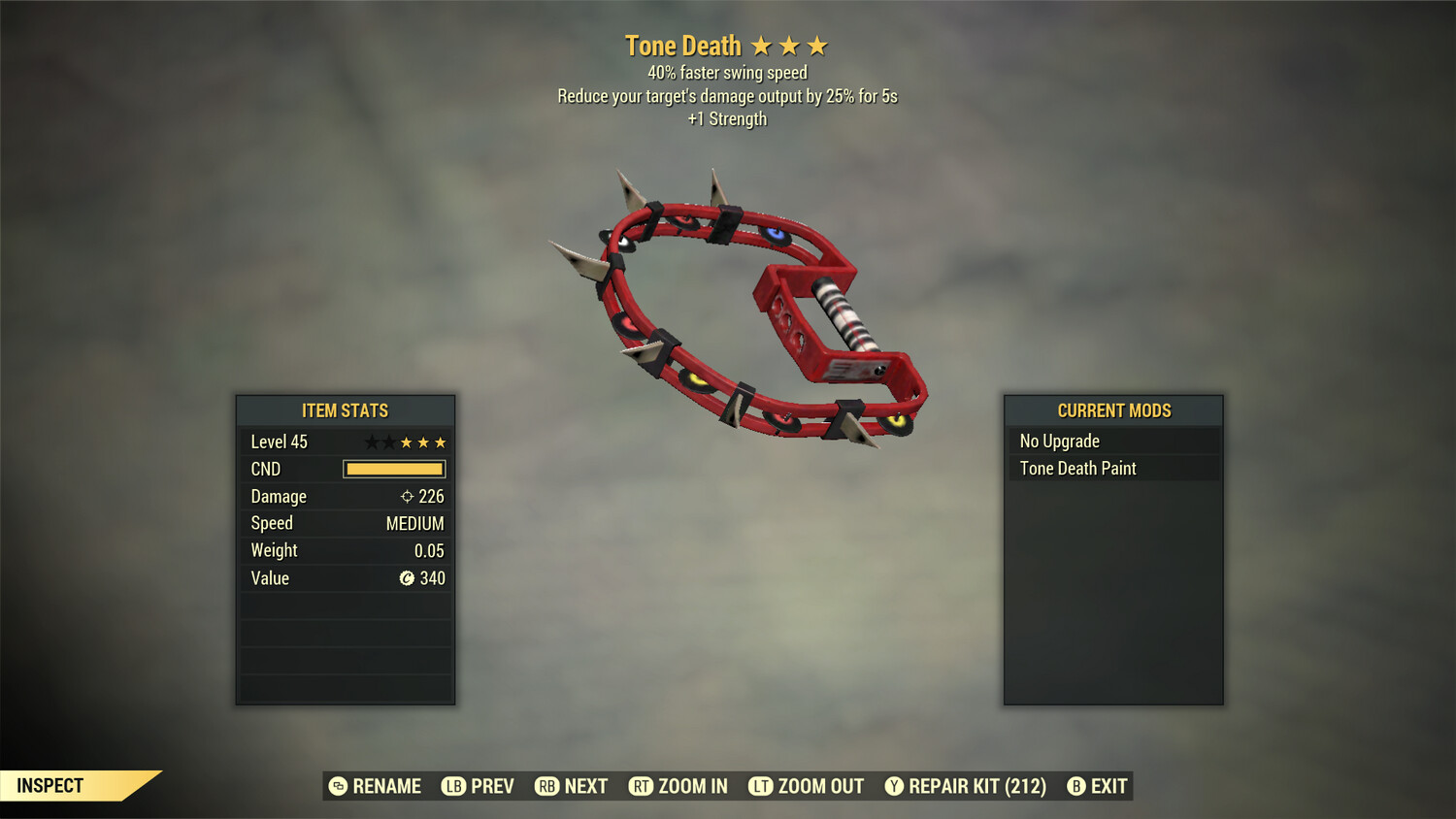Select the No Upgrade mod row
The width and height of the screenshot is (1456, 819).
pyautogui.click(x=1112, y=442)
